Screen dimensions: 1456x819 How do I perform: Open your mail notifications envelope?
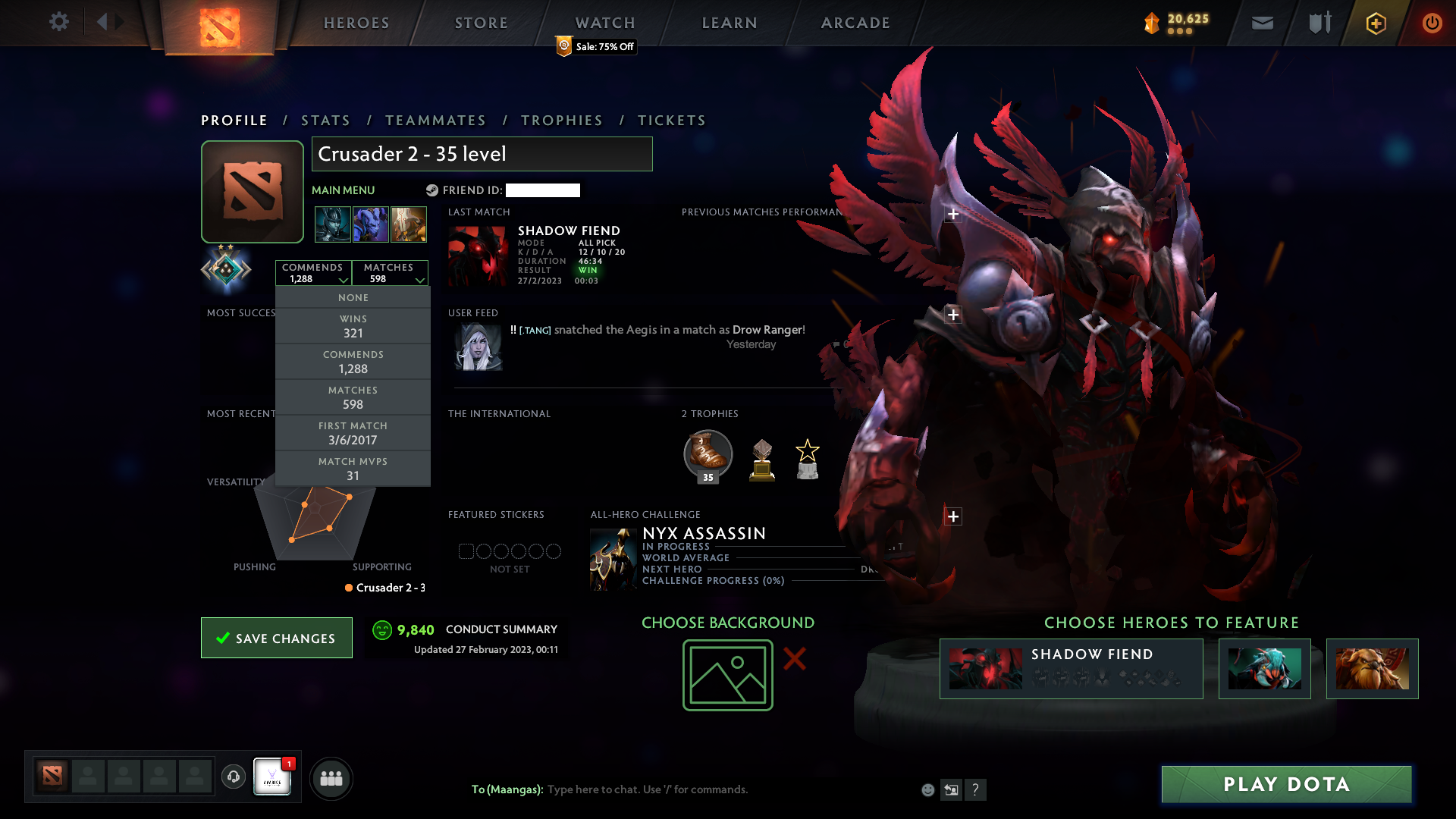(x=1262, y=23)
